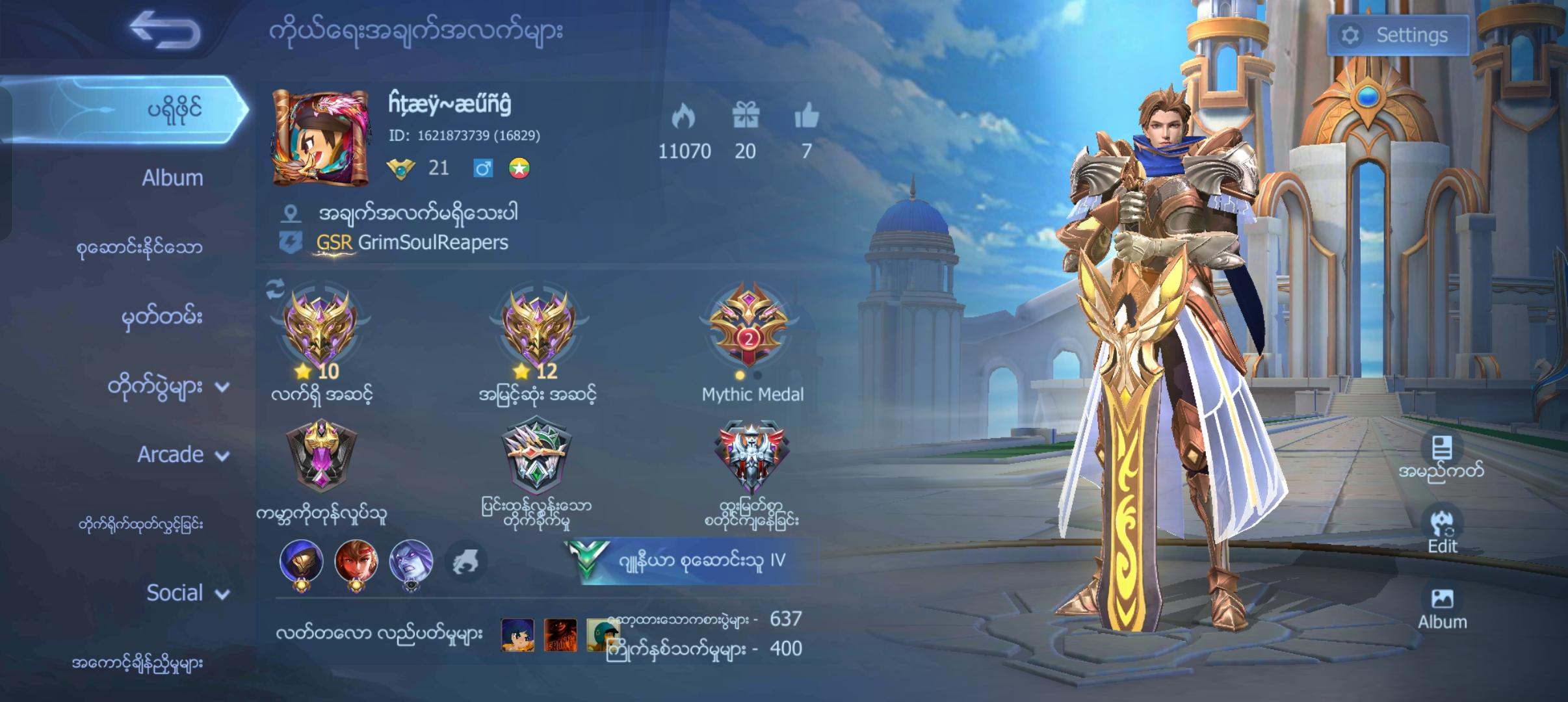Expand the Arcade section
Viewport: 1568px width, 702px height.
177,455
